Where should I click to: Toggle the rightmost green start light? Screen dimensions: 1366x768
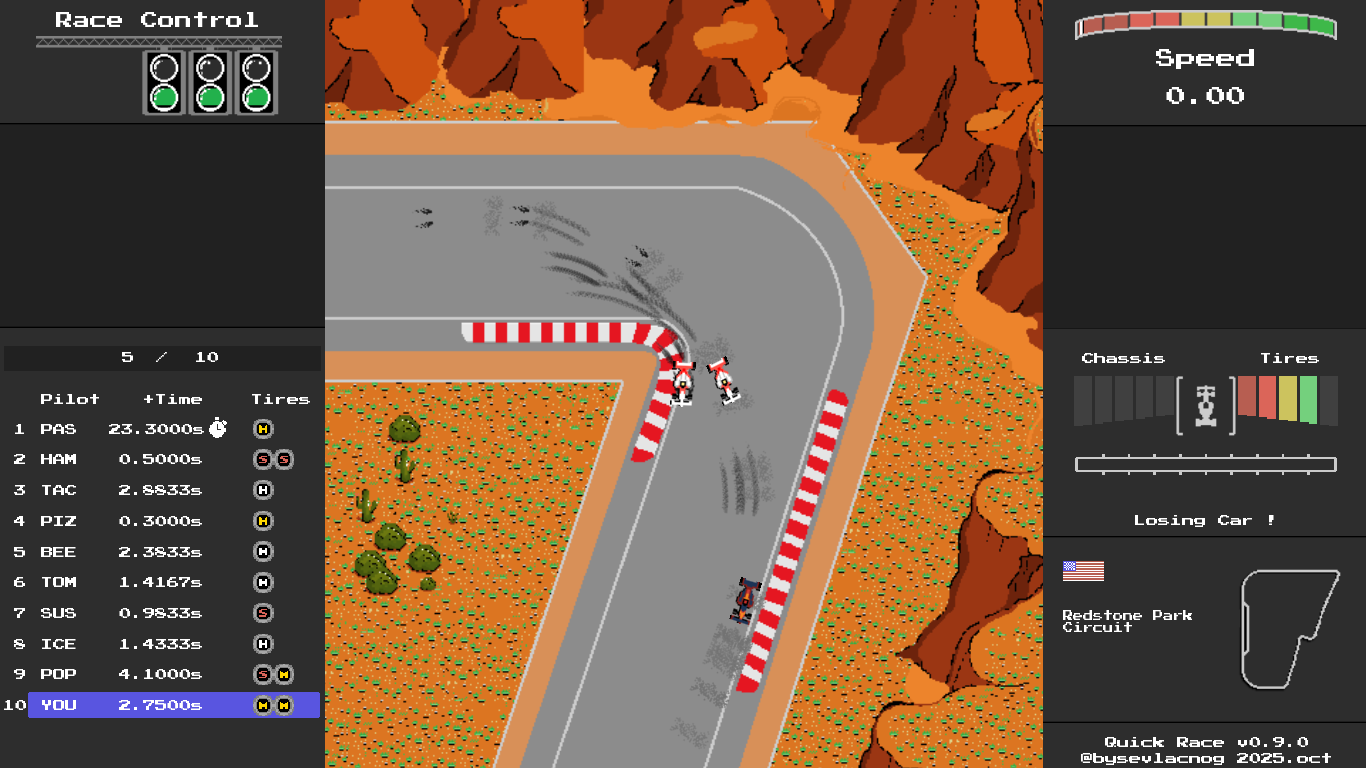pyautogui.click(x=257, y=99)
